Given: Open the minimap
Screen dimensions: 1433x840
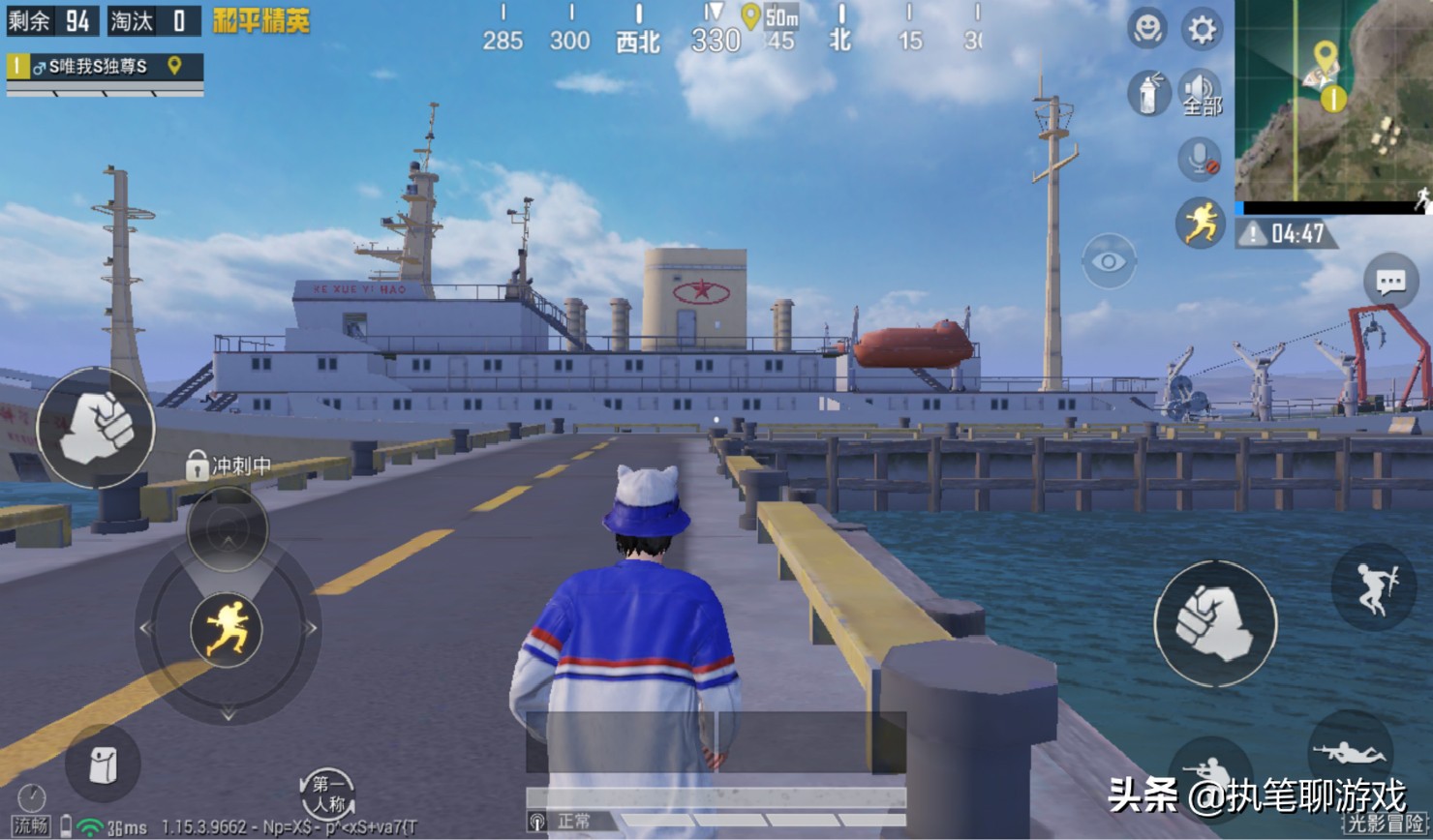Looking at the screenshot, I should pyautogui.click(x=1333, y=100).
